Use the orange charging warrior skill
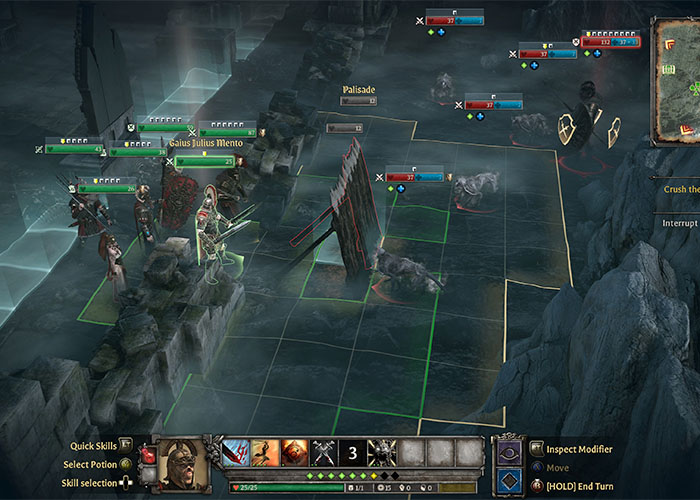700x500 pixels. point(266,453)
